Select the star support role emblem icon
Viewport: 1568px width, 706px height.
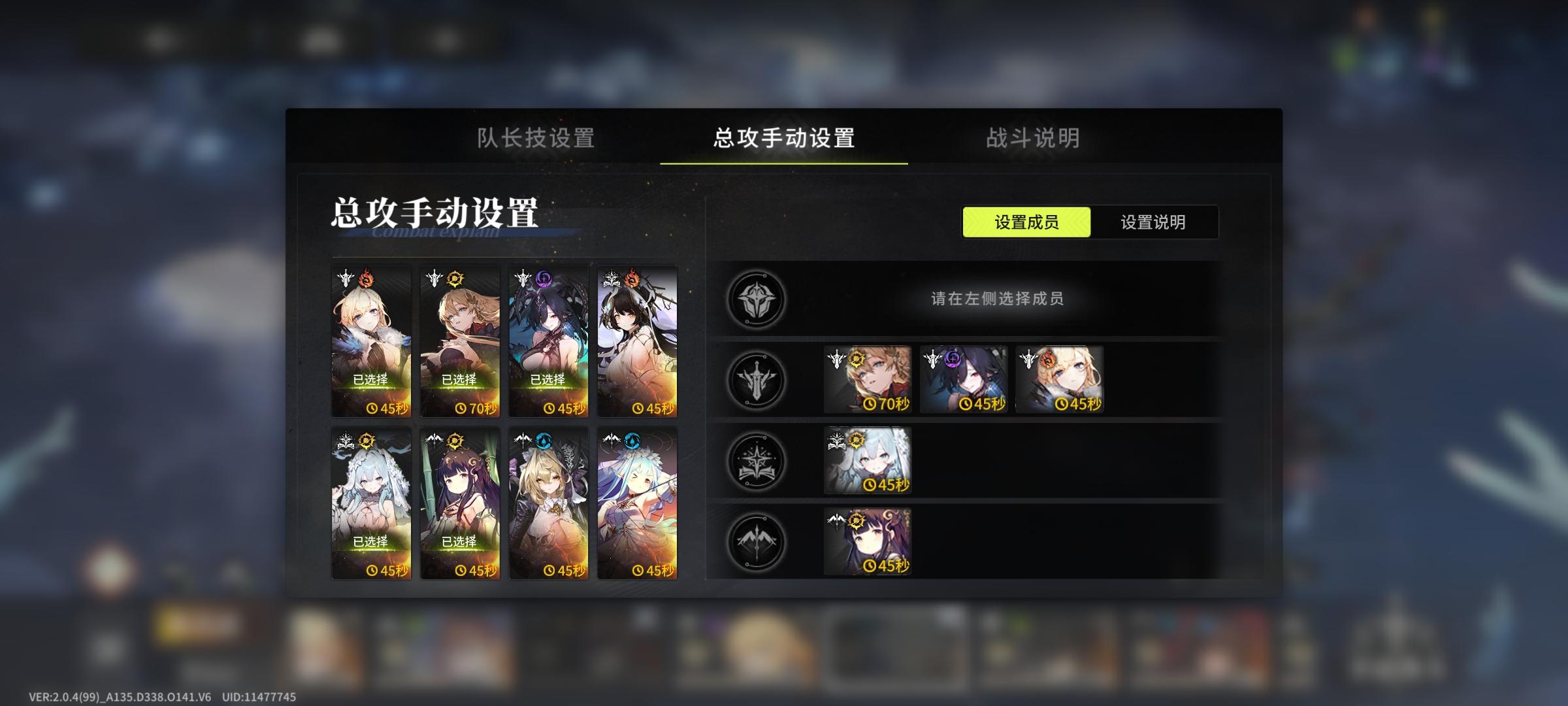pyautogui.click(x=756, y=461)
